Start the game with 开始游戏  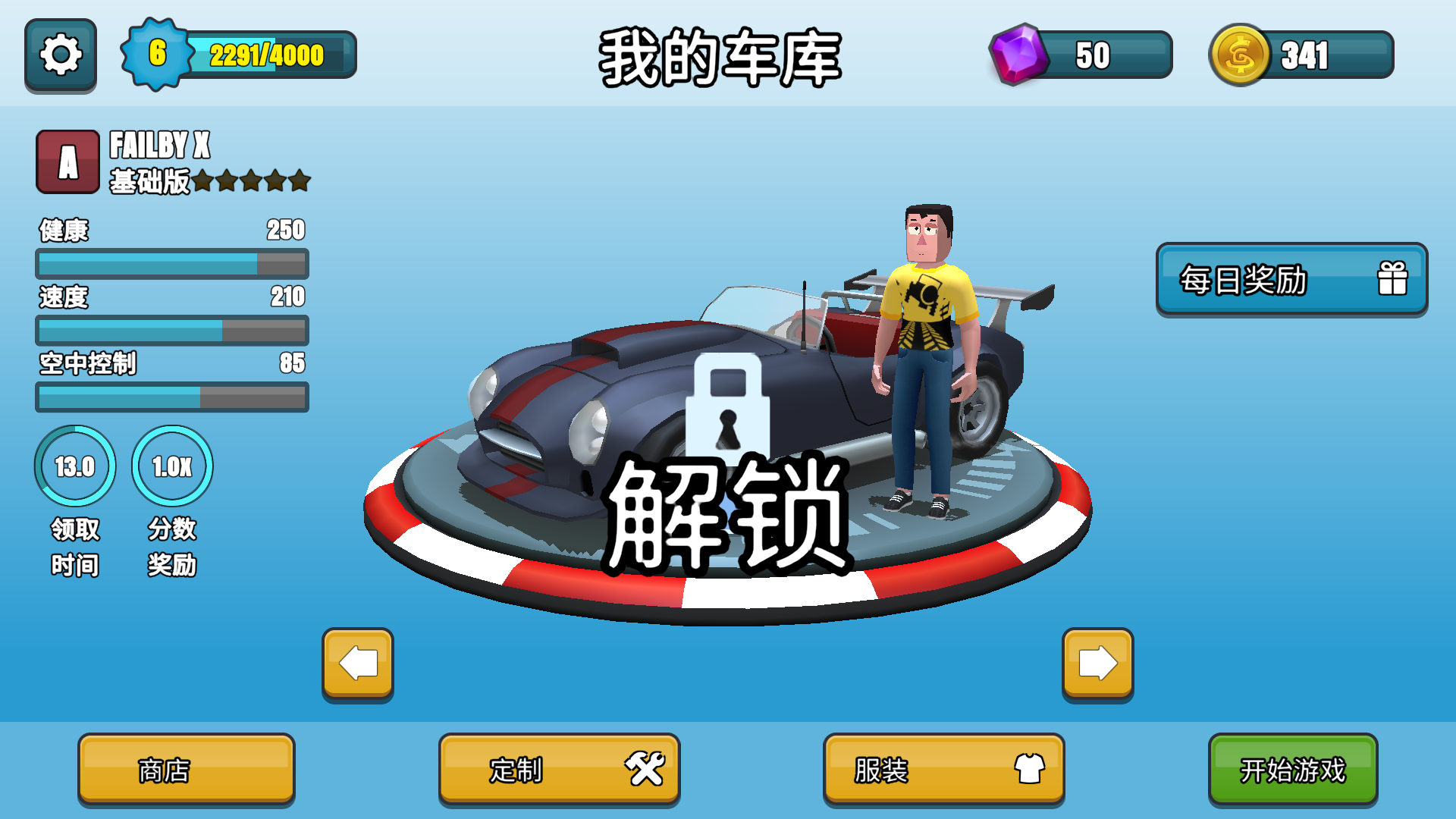tap(1292, 770)
